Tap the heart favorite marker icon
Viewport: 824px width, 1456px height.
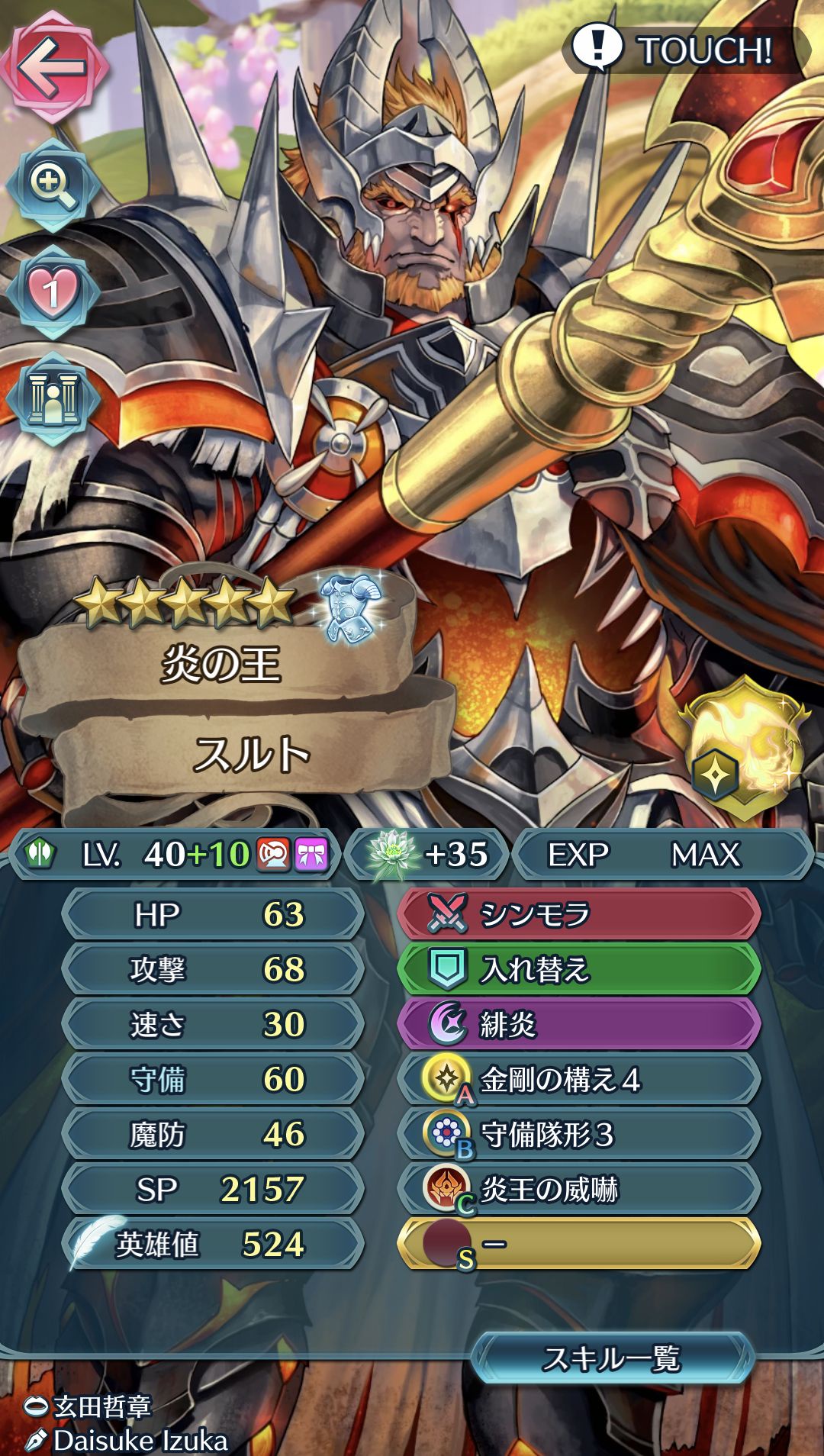pos(52,293)
